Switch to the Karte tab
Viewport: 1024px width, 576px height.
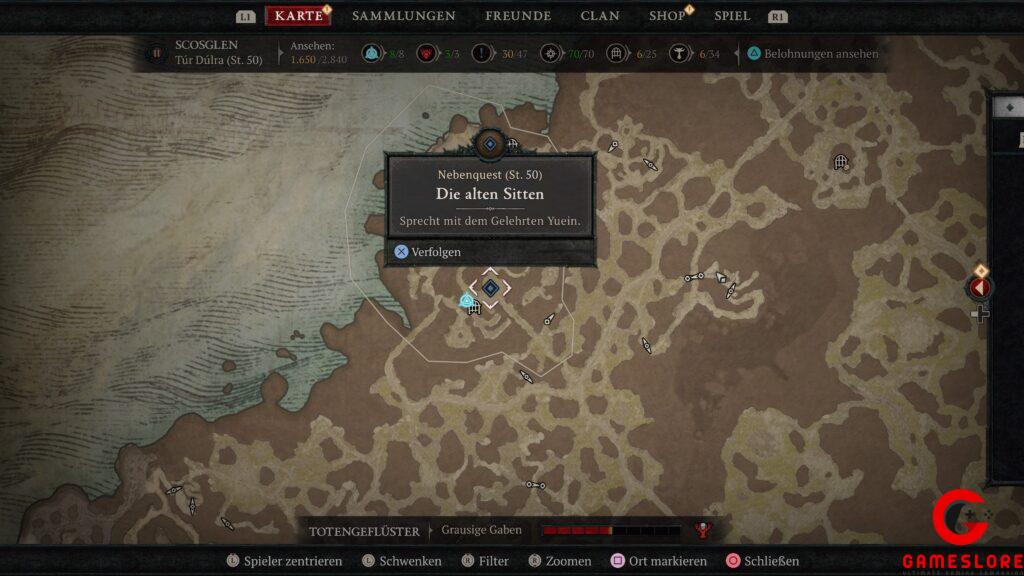(x=298, y=16)
